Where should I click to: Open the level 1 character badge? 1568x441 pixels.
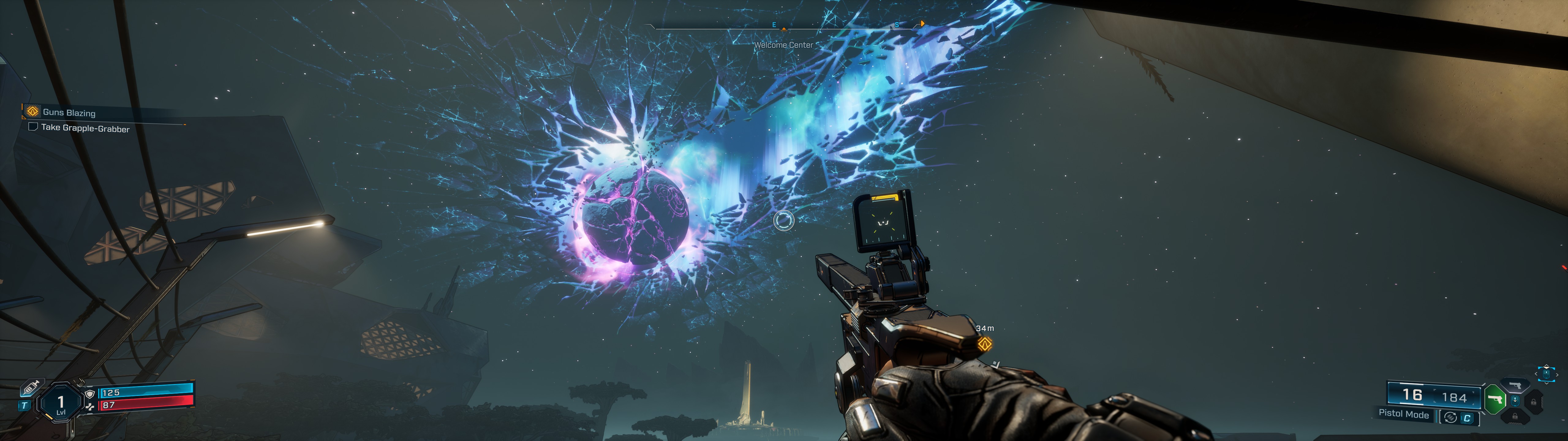60,403
